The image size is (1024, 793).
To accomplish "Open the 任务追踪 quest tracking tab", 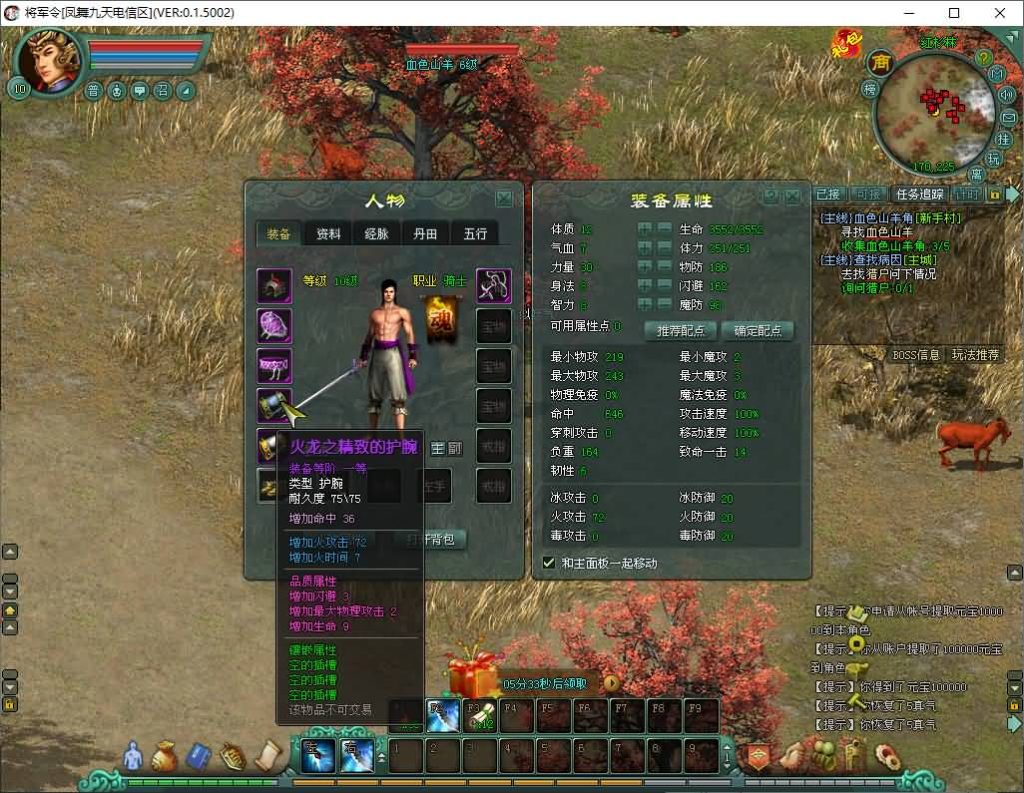I will coord(918,194).
